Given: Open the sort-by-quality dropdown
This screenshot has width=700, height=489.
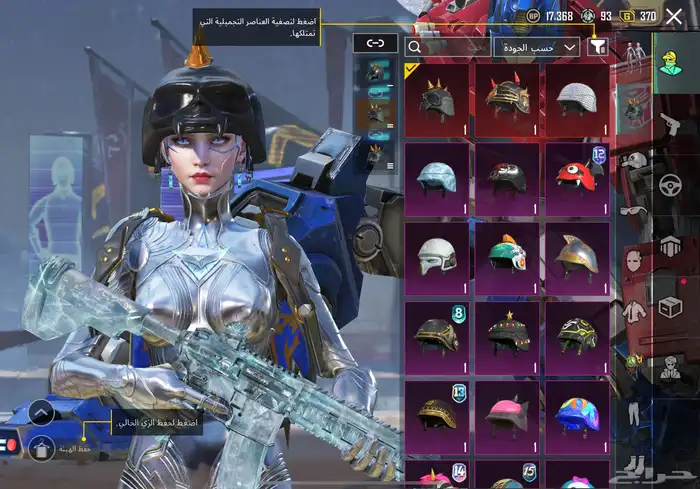Looking at the screenshot, I should click(537, 46).
